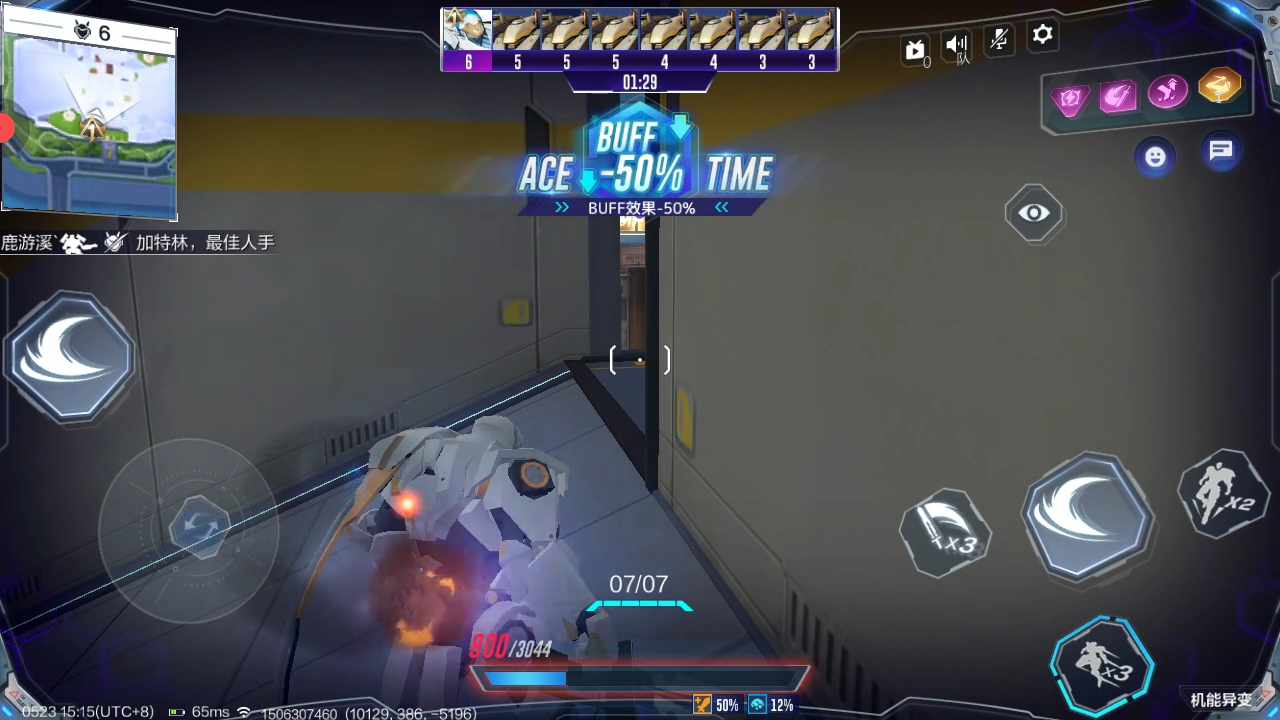Toggle the microphone off icon
Viewport: 1280px width, 720px height.
[x=999, y=37]
